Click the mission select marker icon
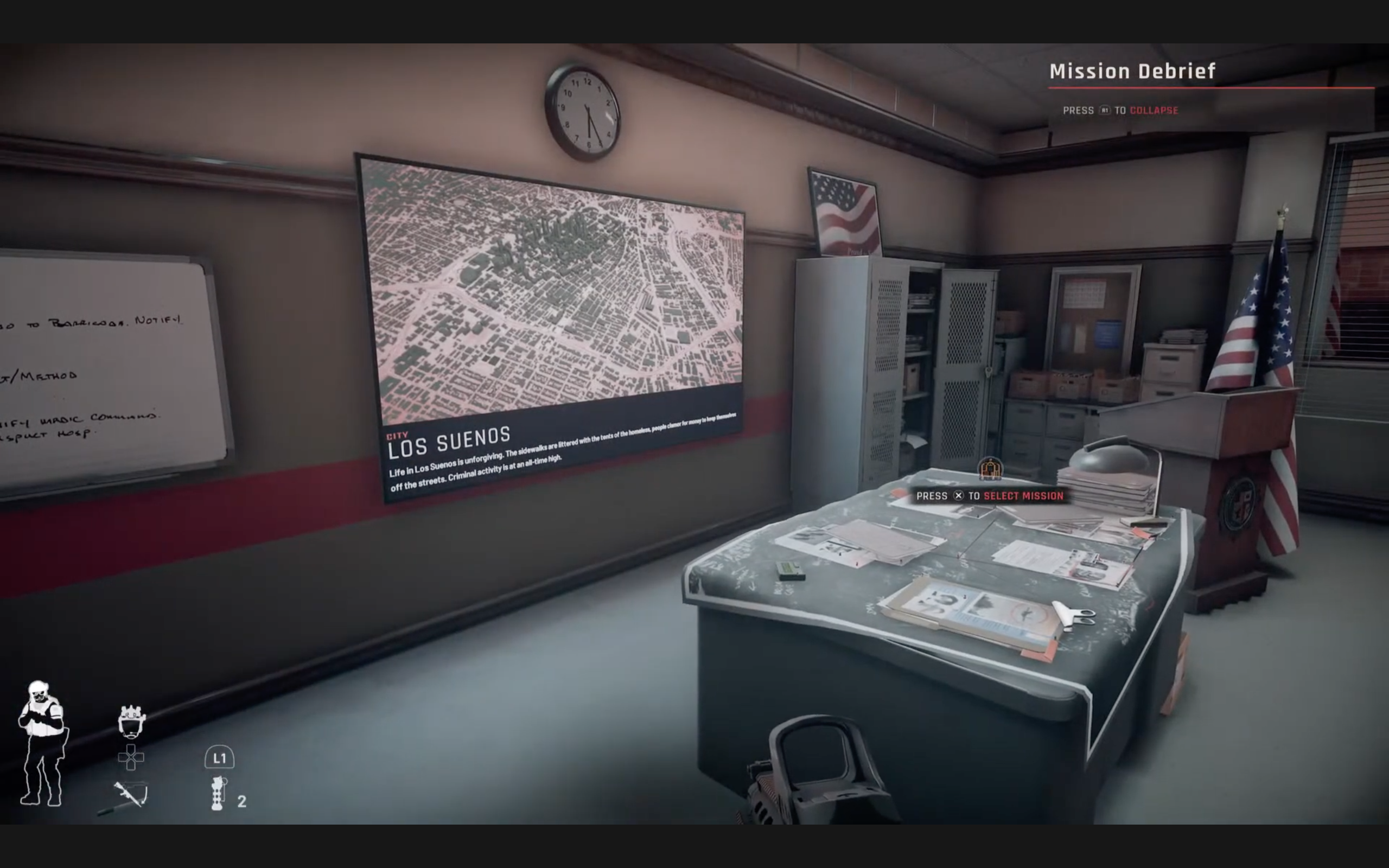Image resolution: width=1389 pixels, height=868 pixels. click(990, 469)
